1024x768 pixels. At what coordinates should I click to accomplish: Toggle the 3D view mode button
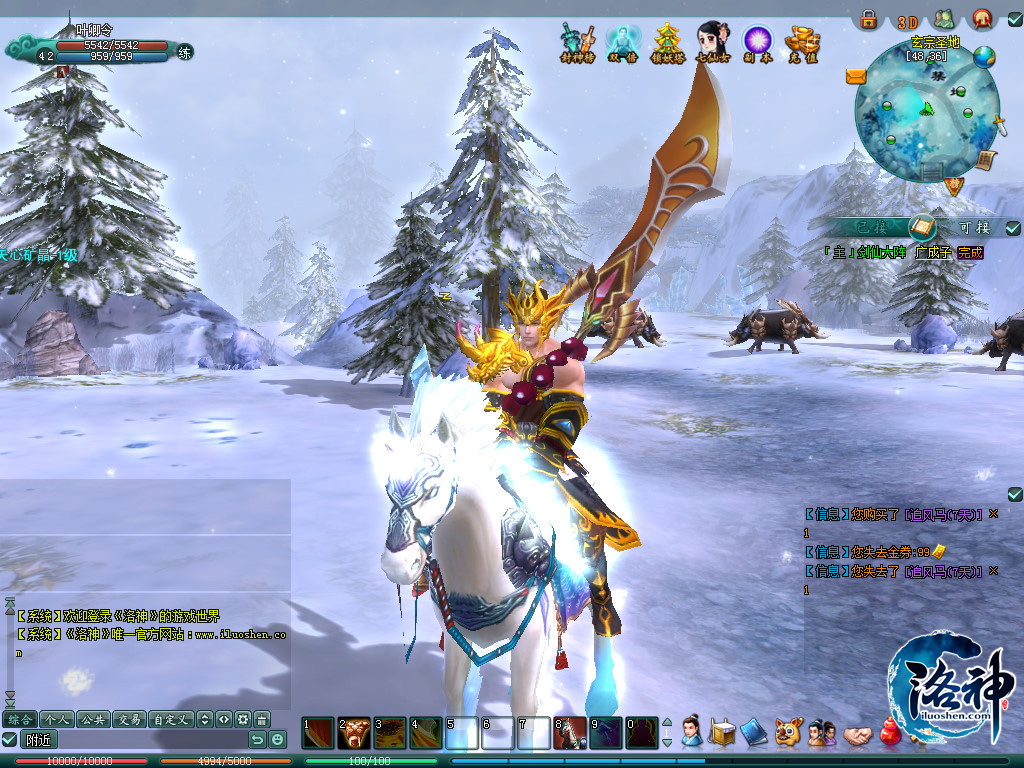[907, 22]
